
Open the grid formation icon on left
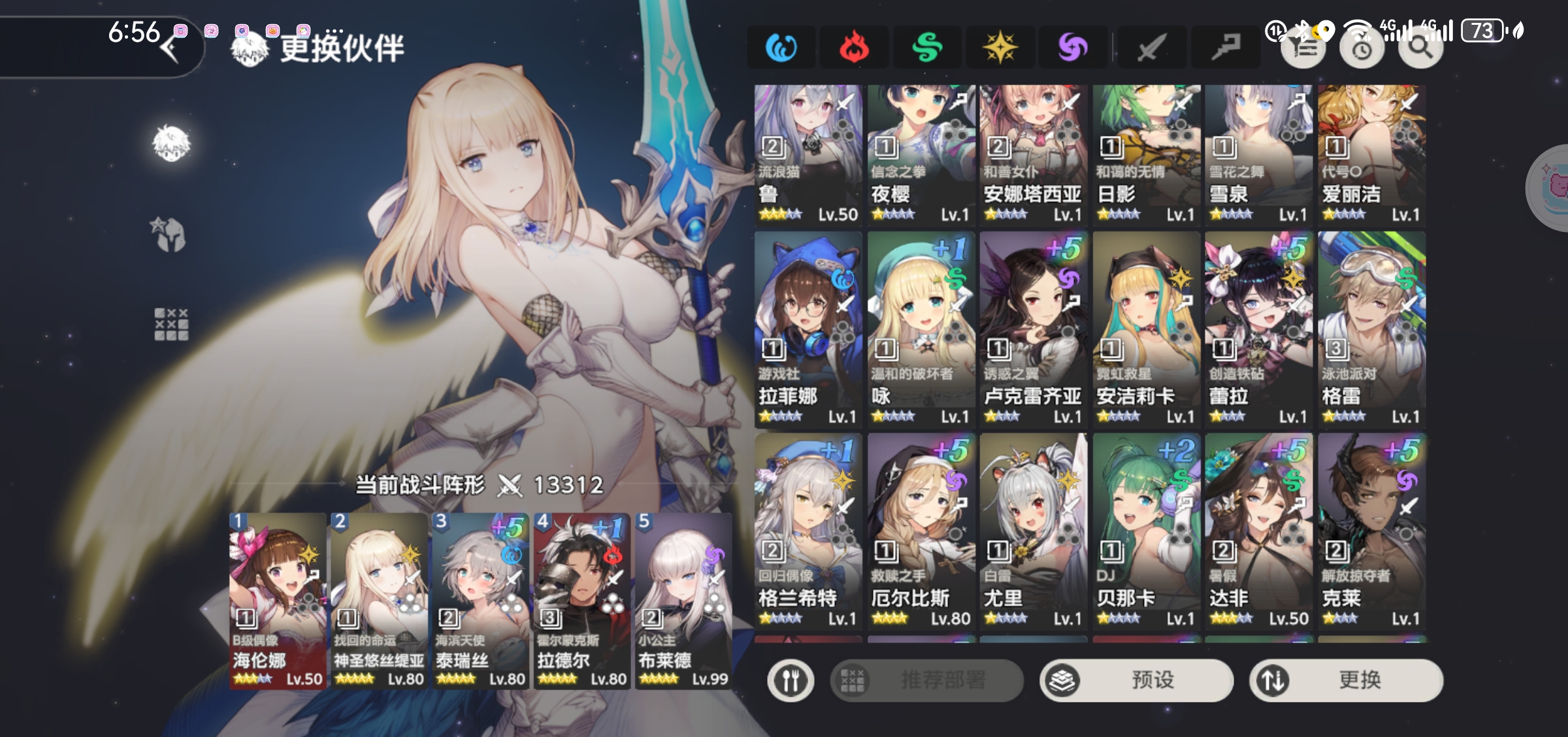[x=171, y=325]
